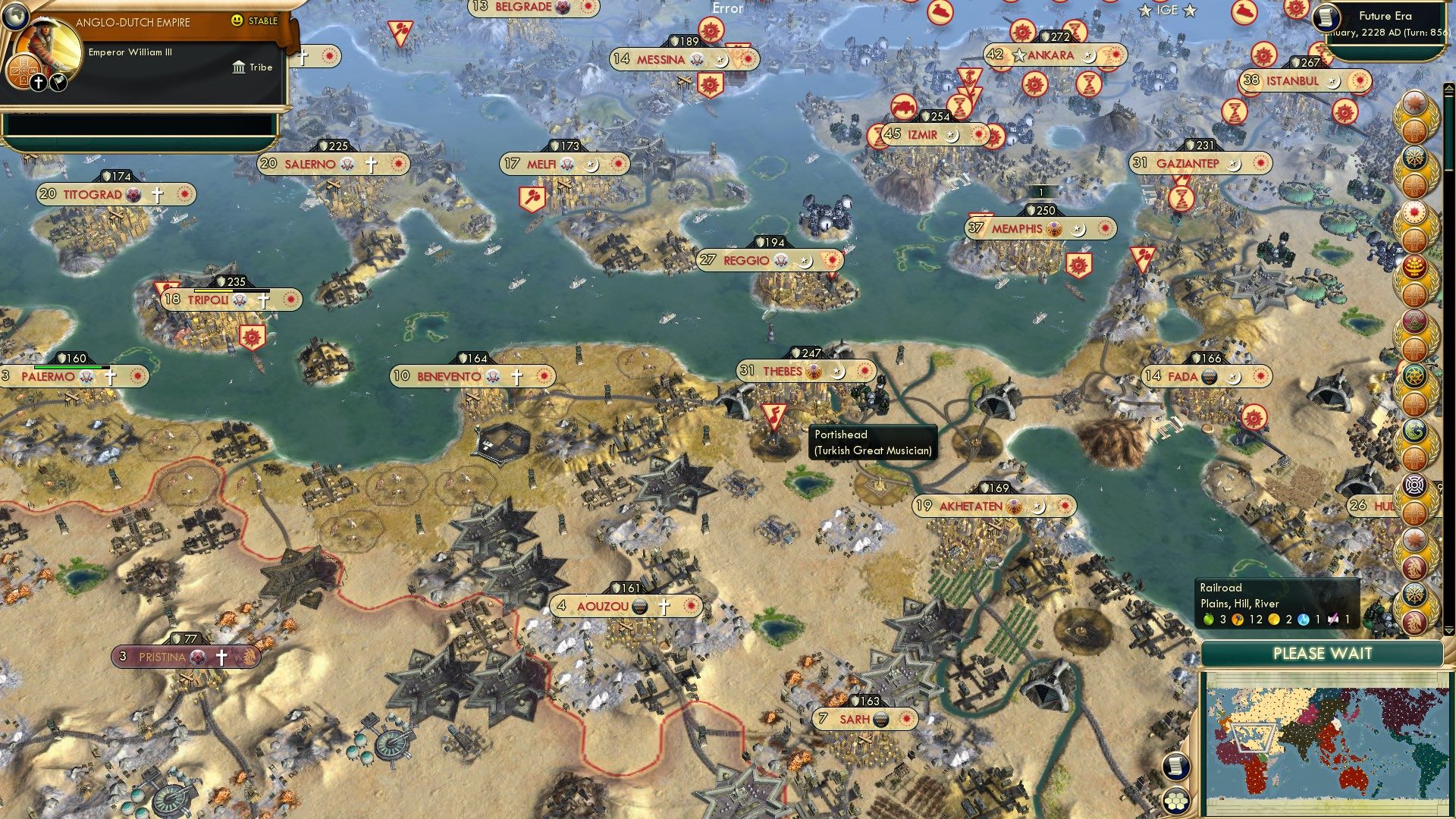The height and width of the screenshot is (819, 1456).
Task: Open social policies via the orange policy icon
Action: 24,71
